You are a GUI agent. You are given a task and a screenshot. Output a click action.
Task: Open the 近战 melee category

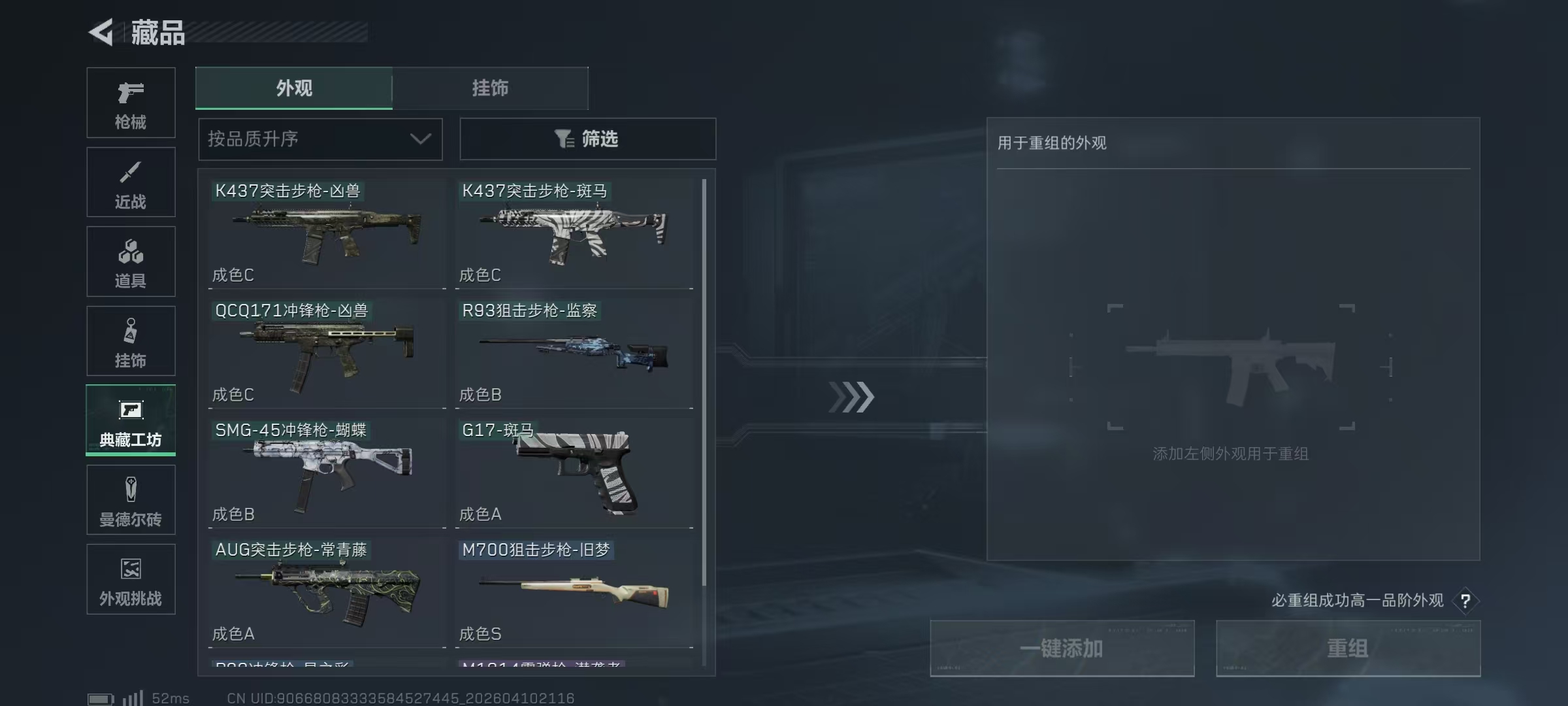pos(131,182)
